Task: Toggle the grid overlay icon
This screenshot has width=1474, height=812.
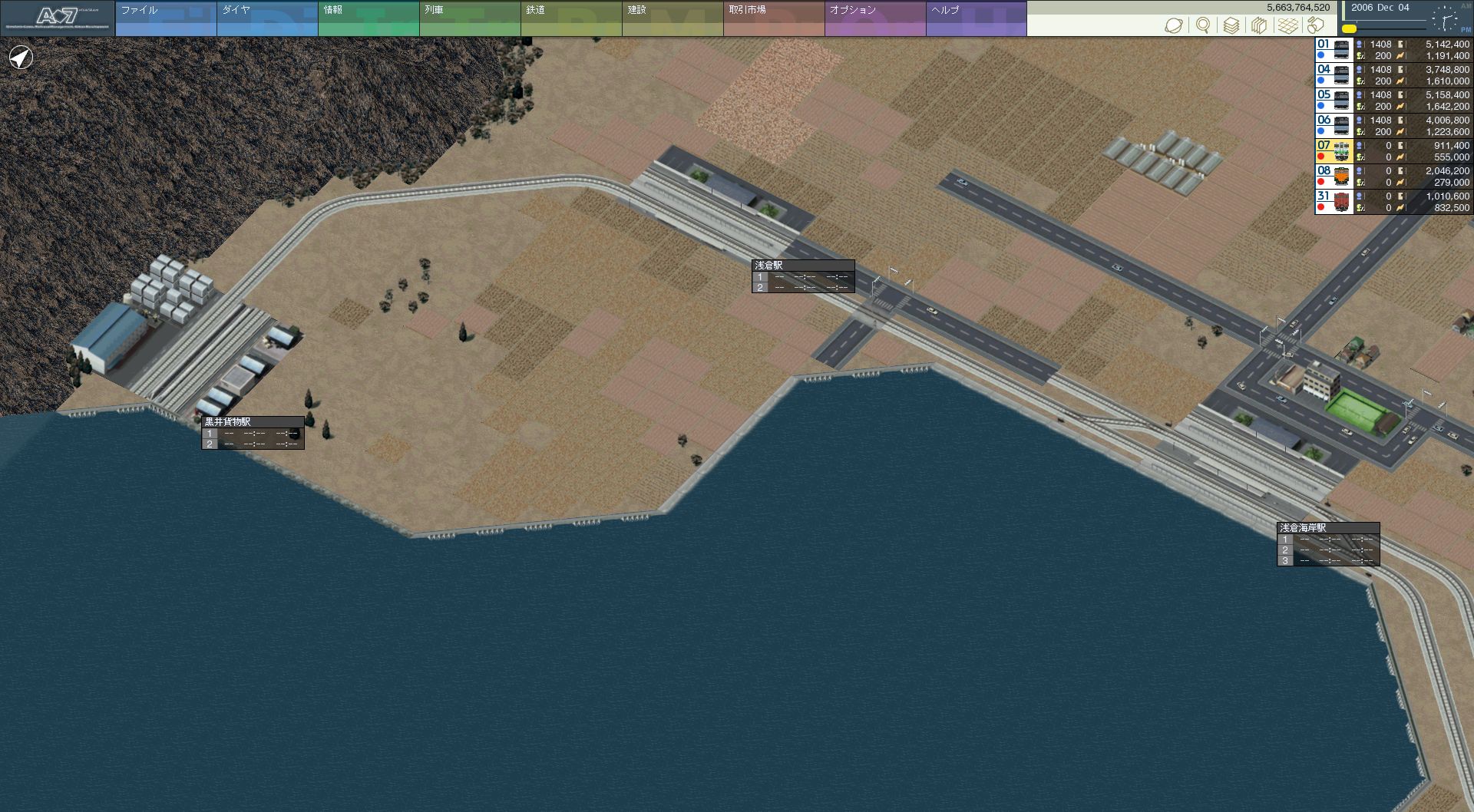Action: pos(1287,25)
